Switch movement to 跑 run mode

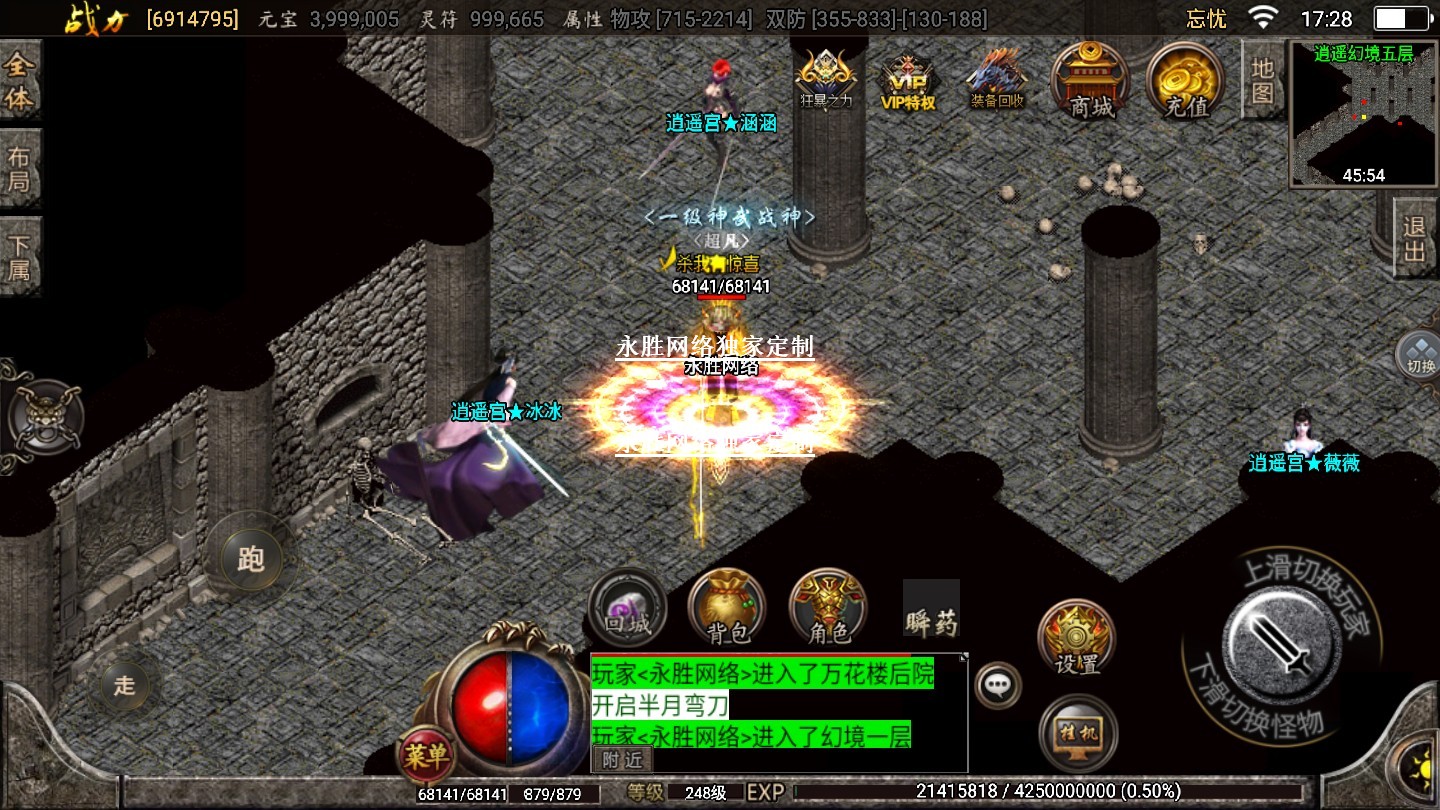(250, 559)
